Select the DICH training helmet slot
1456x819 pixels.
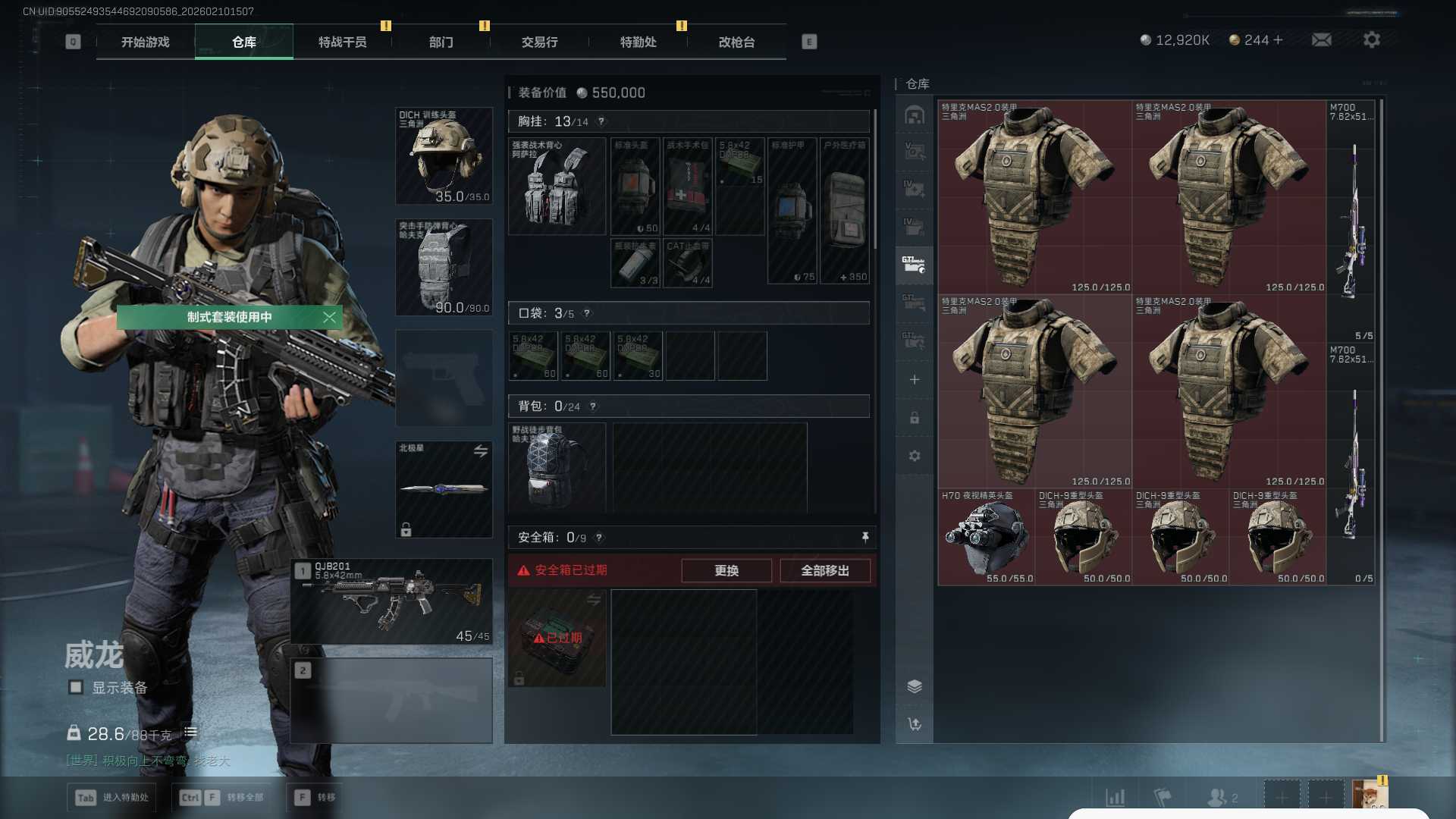444,156
